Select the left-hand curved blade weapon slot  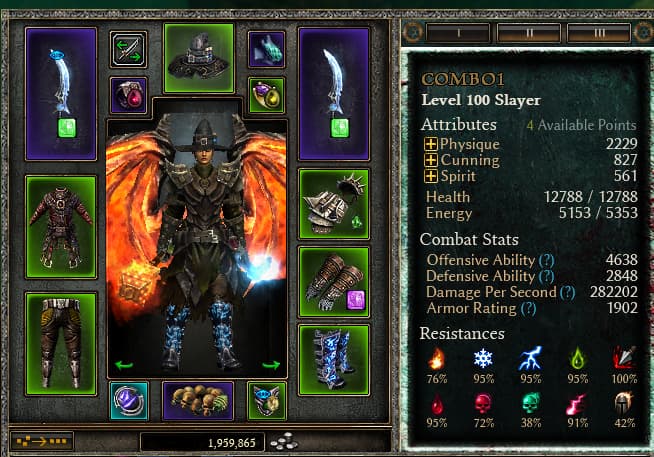pos(61,92)
